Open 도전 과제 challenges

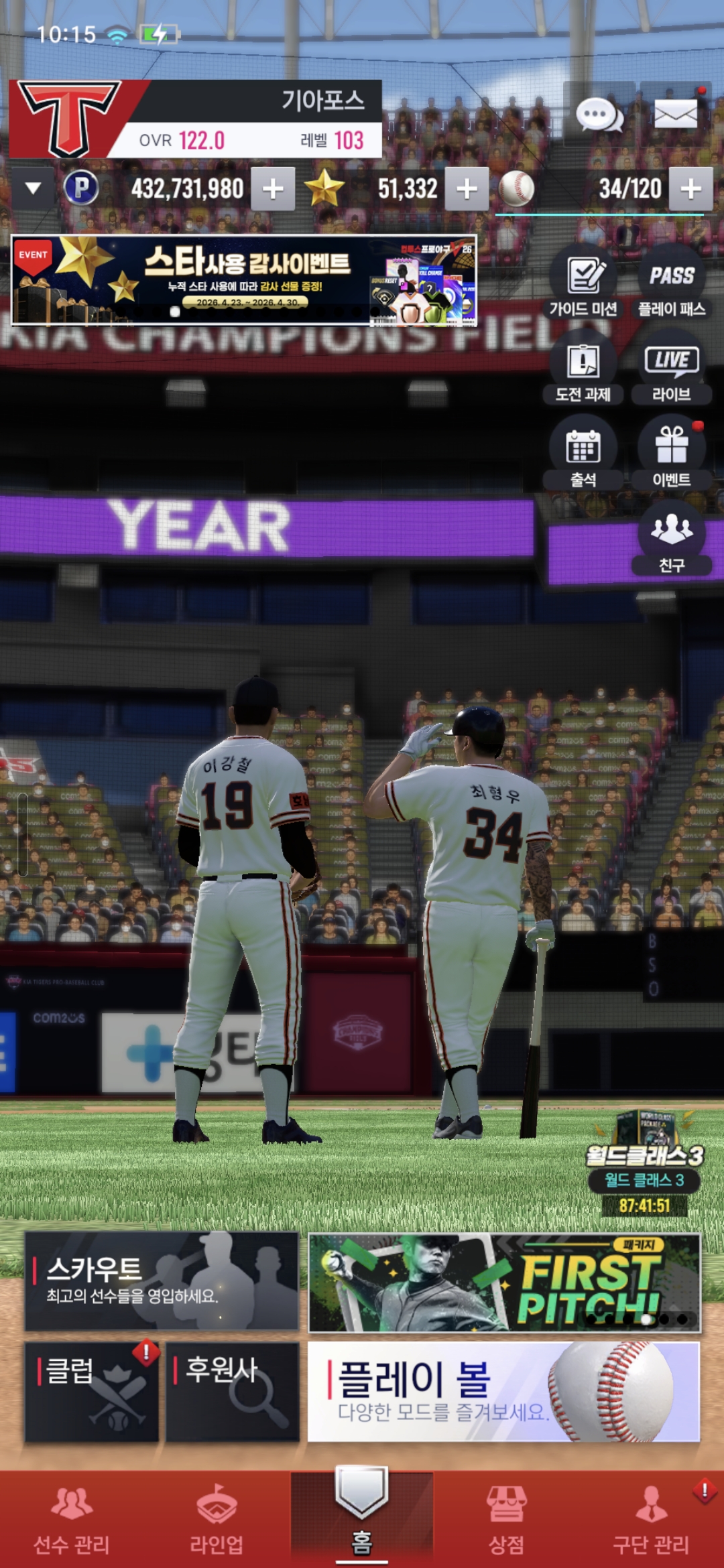(583, 370)
